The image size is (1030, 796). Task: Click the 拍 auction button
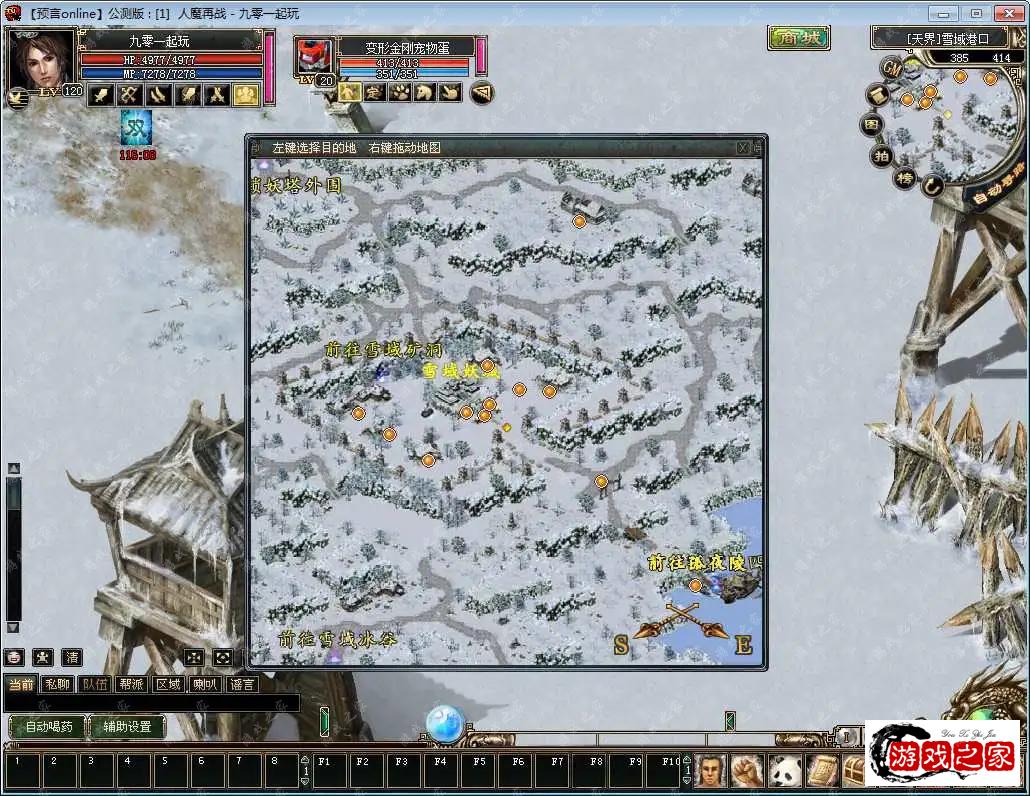881,155
